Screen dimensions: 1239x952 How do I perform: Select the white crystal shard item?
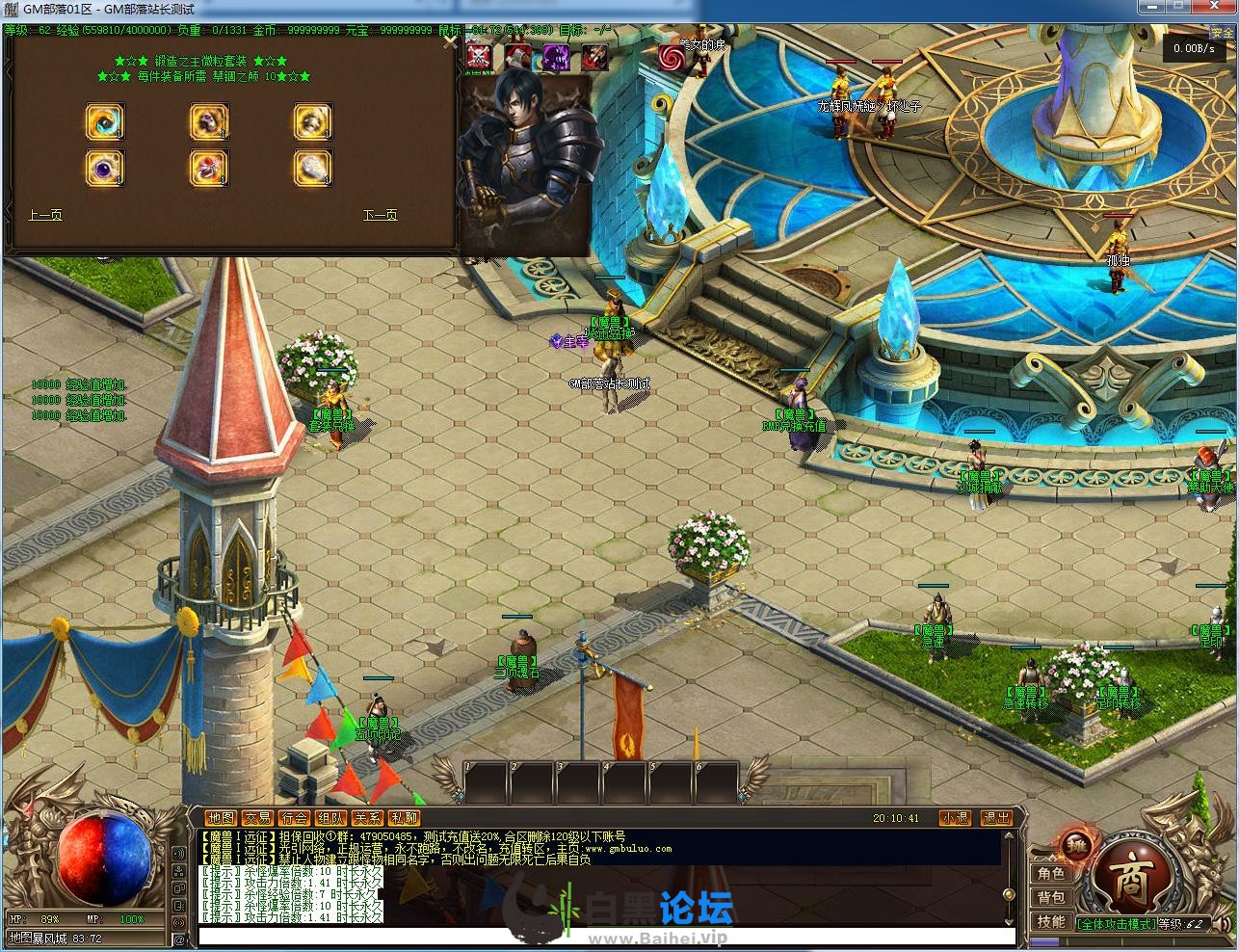[312, 167]
